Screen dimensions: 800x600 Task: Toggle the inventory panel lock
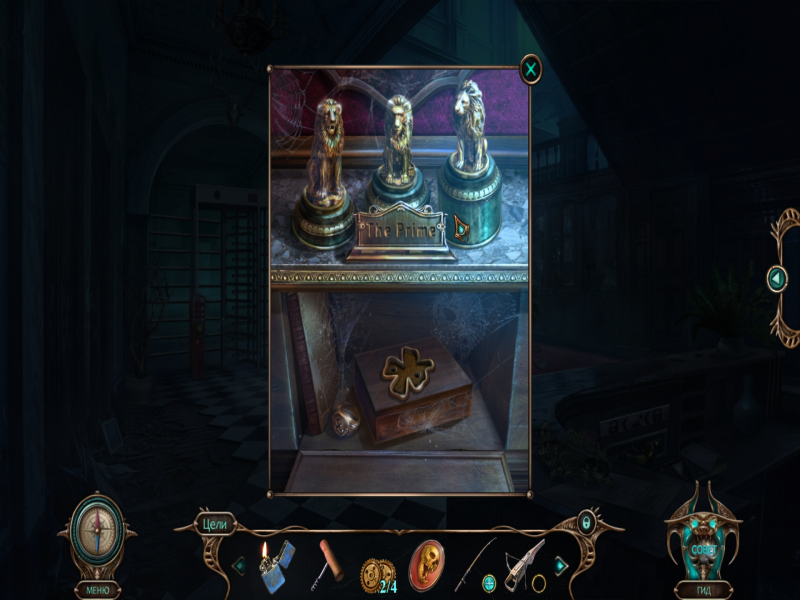coord(587,522)
